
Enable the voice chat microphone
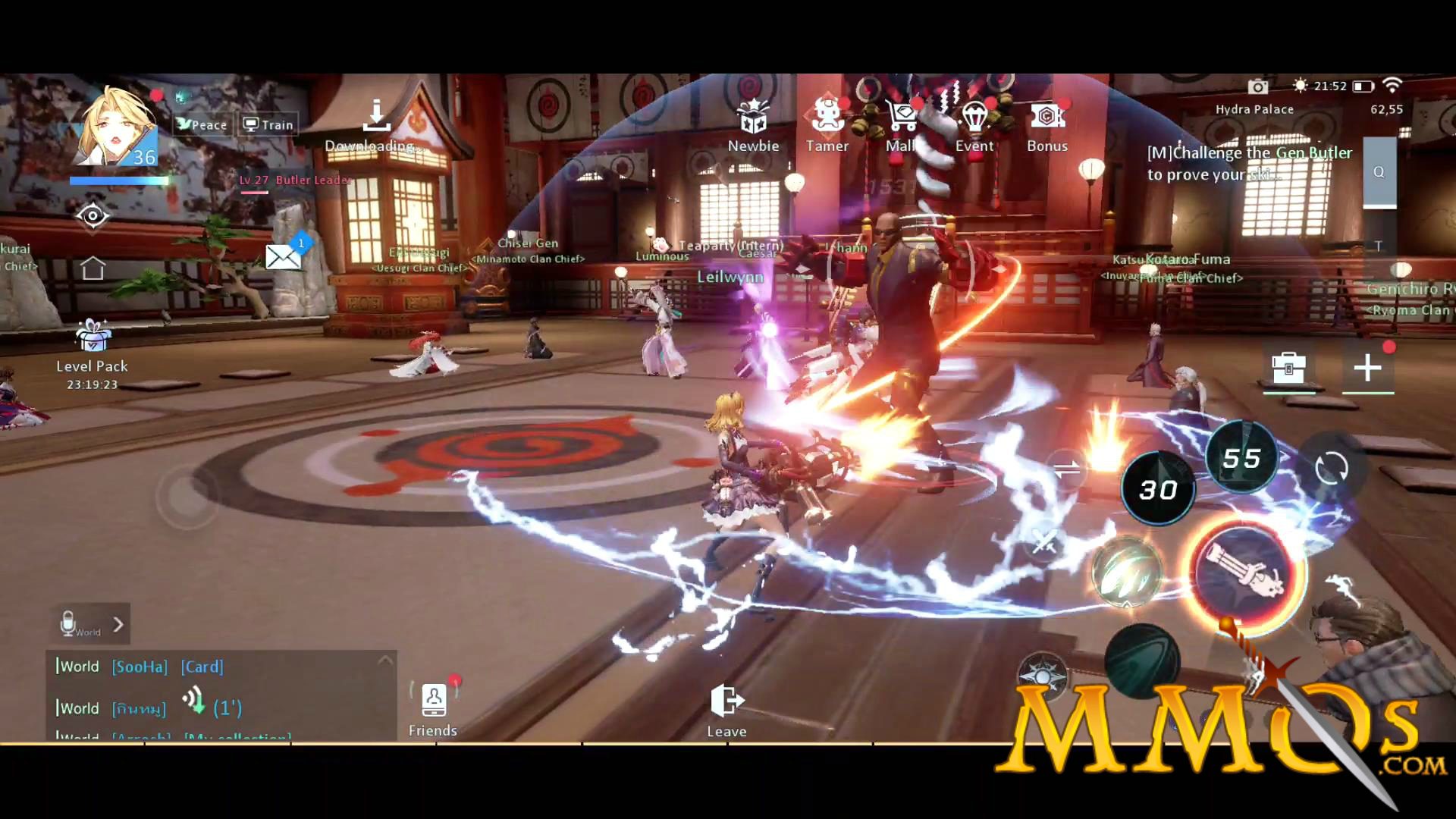coord(71,622)
